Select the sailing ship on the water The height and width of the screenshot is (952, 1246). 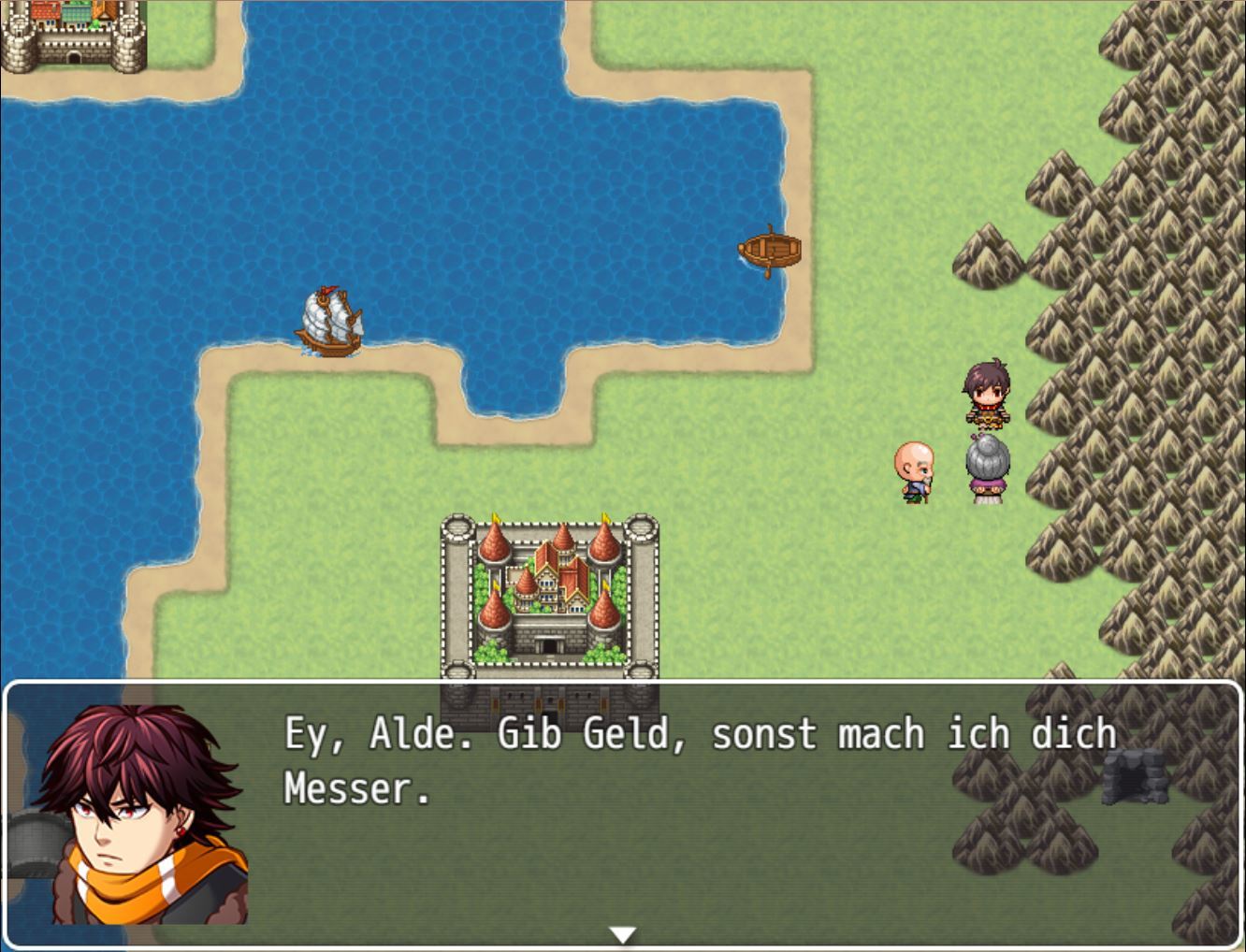(x=328, y=321)
